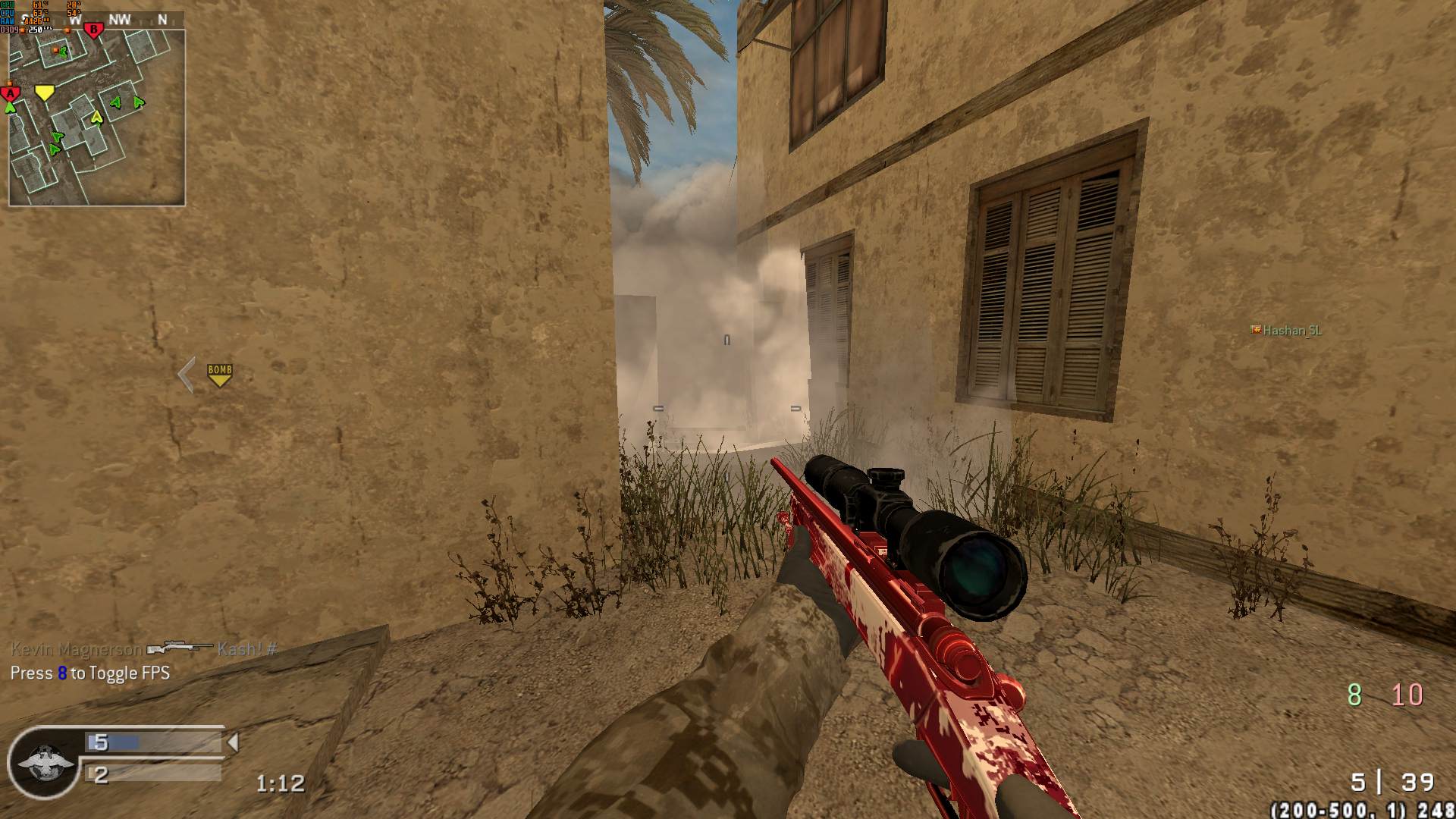Click the yellow player arrow on the minimap

pos(96,118)
